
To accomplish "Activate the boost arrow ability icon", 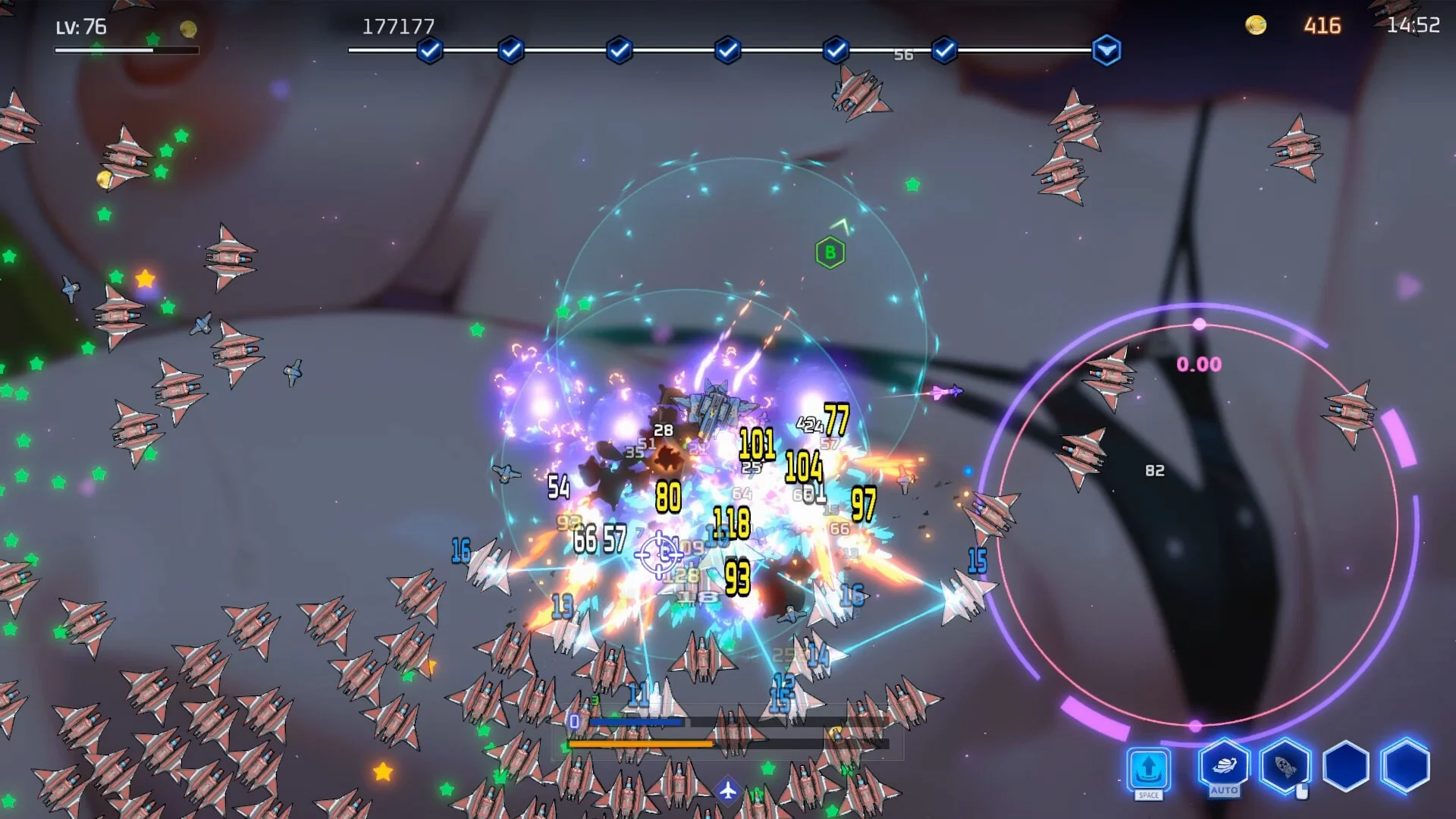I will pyautogui.click(x=1148, y=769).
